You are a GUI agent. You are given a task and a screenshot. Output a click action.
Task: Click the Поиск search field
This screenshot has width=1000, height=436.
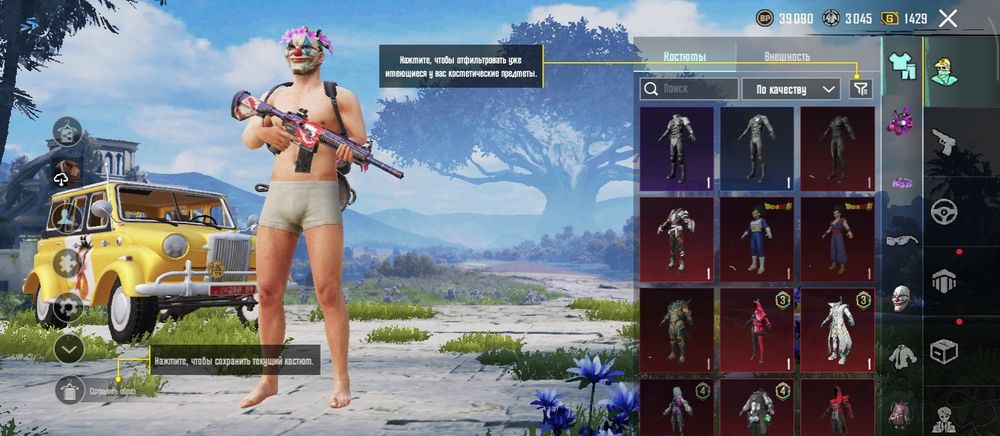click(x=688, y=89)
